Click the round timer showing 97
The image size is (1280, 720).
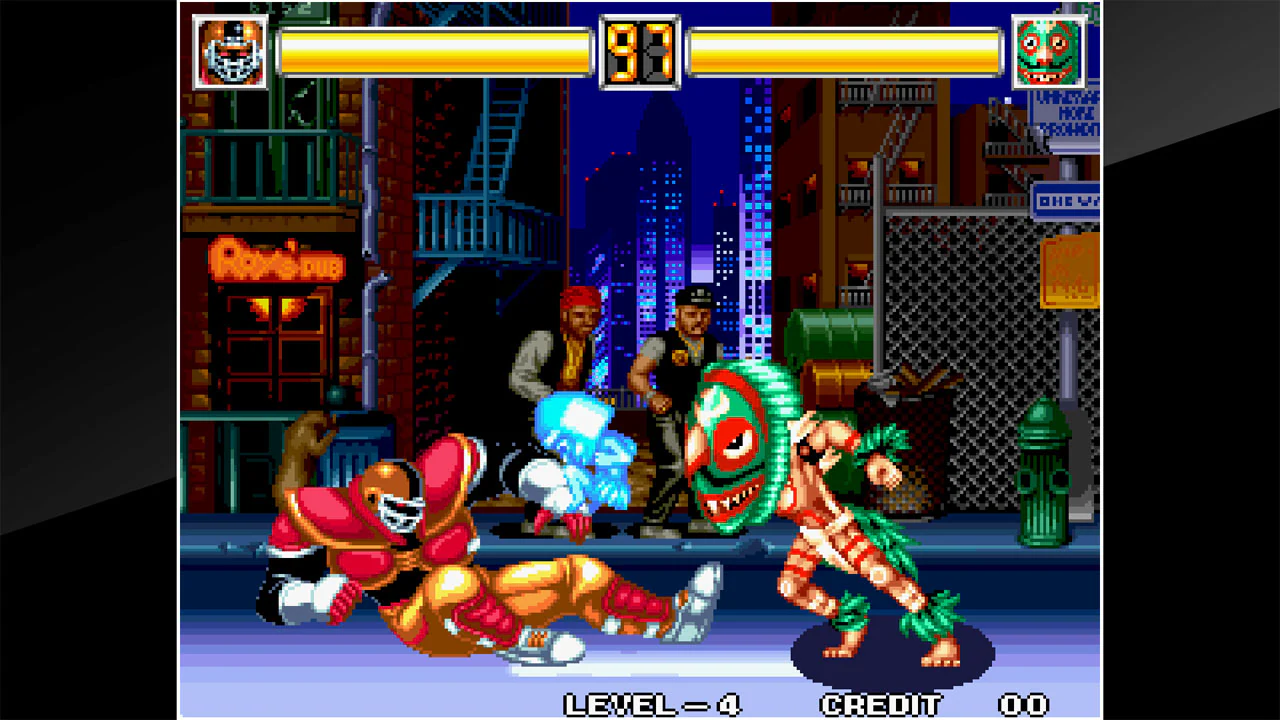coord(640,52)
